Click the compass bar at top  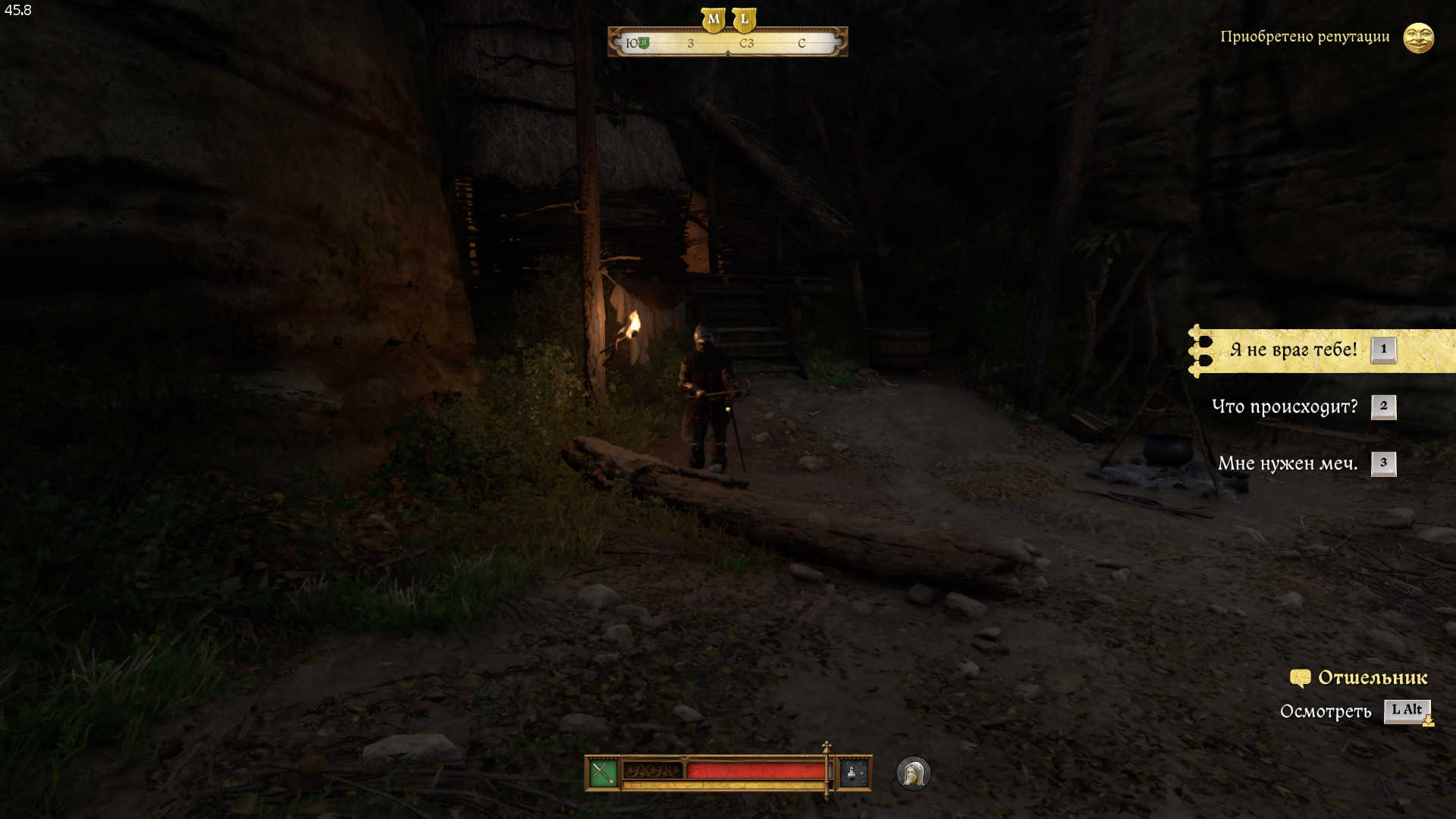point(727,43)
